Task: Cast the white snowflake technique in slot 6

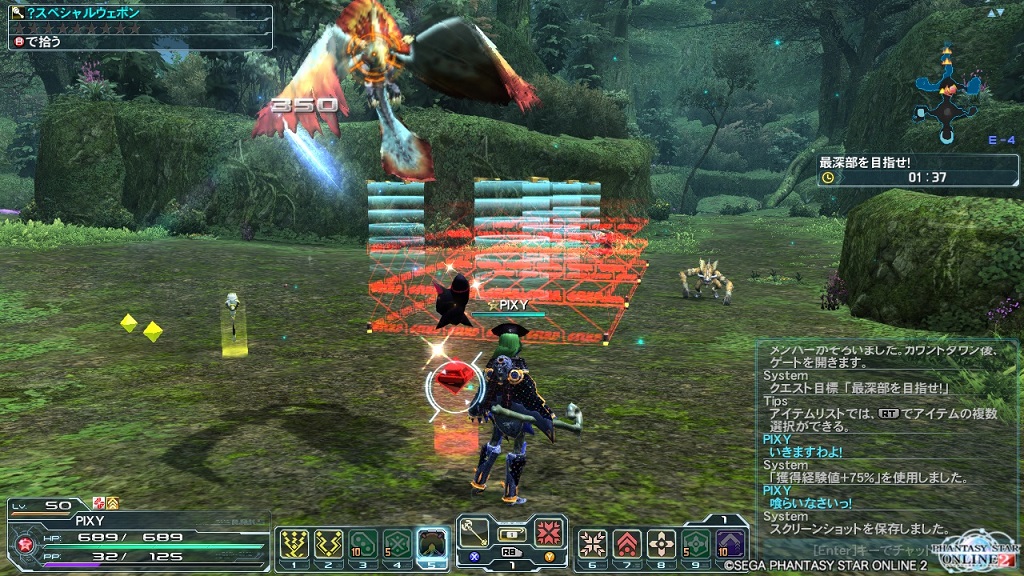Action: click(x=592, y=544)
